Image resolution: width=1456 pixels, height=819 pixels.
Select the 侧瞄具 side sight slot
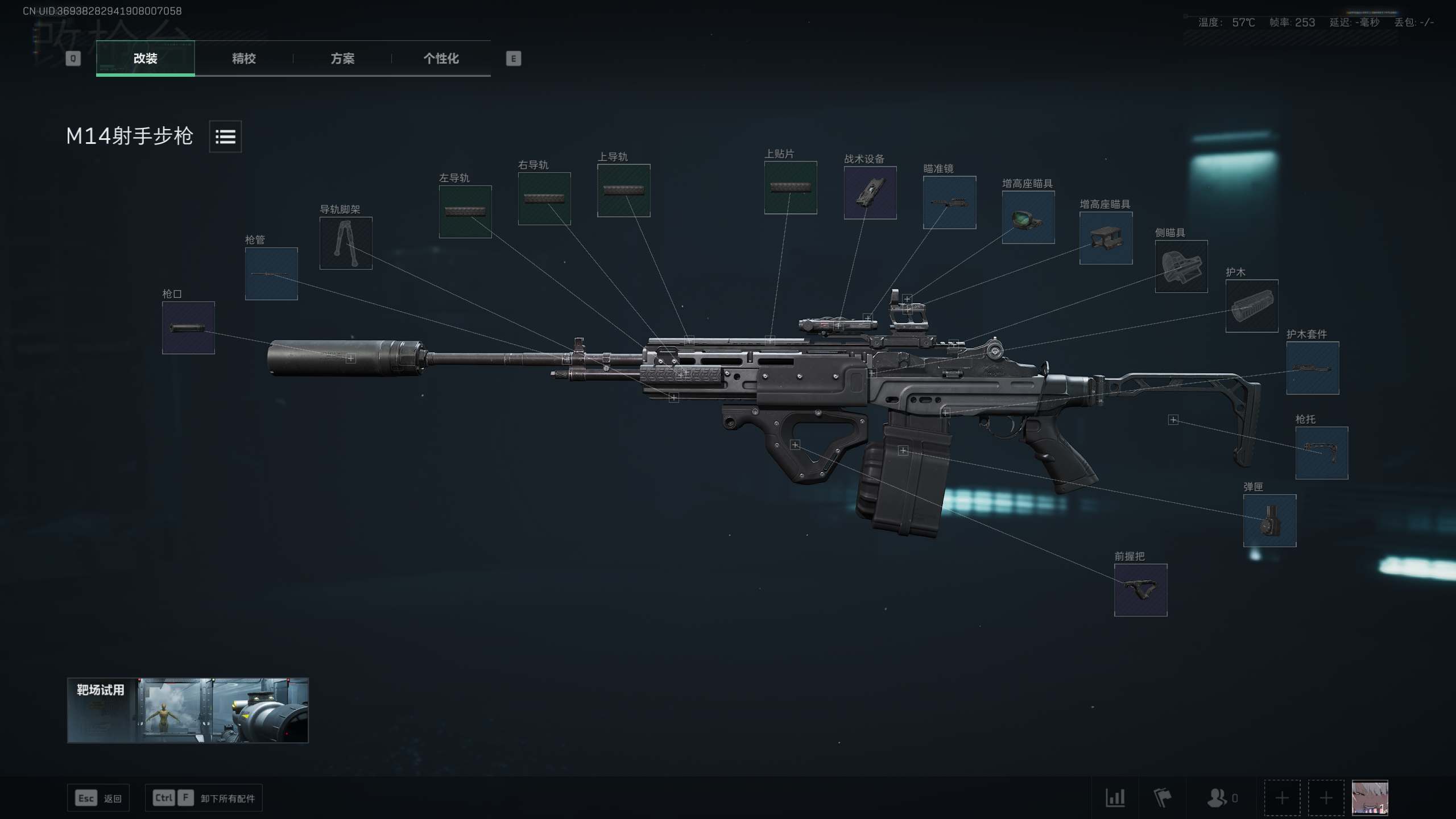[x=1181, y=266]
